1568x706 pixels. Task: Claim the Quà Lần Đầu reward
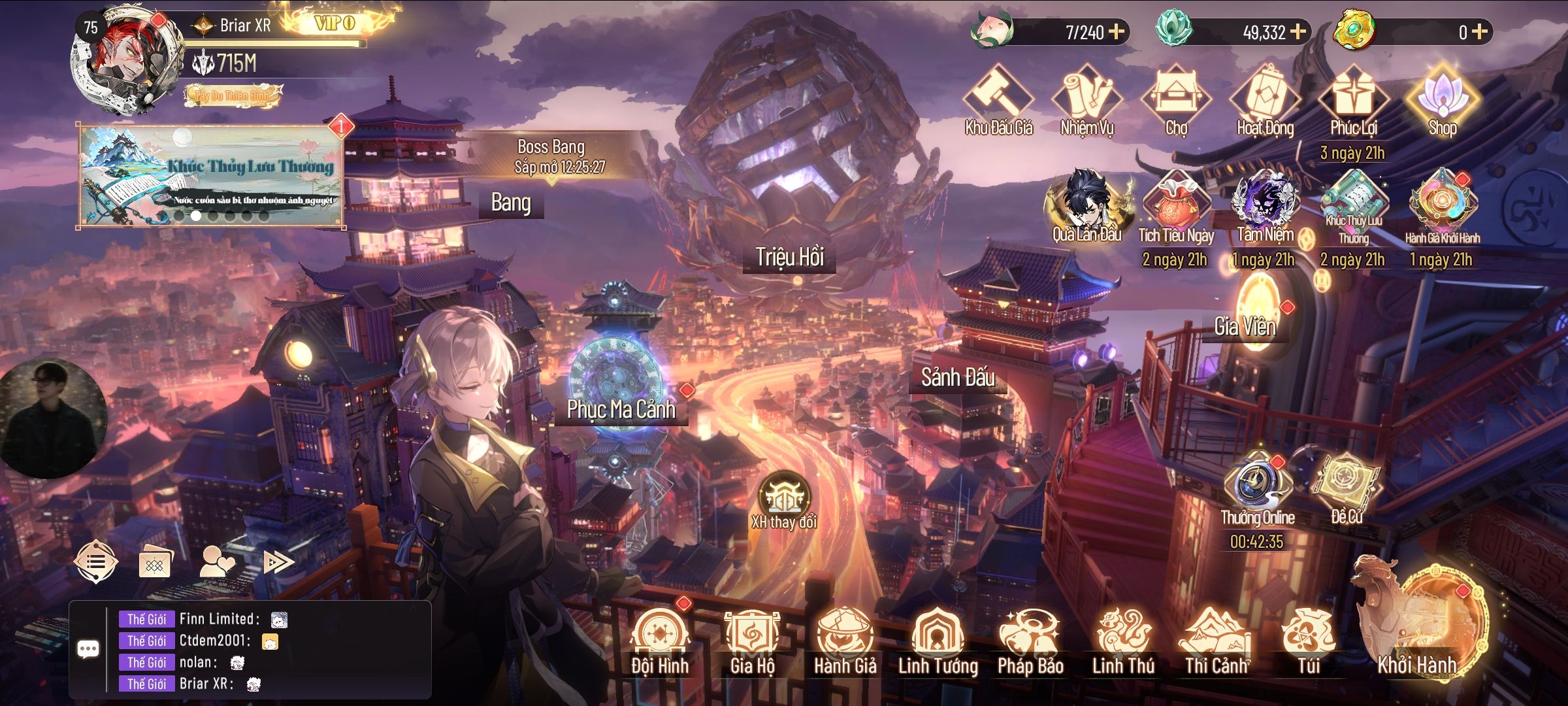tap(1087, 204)
